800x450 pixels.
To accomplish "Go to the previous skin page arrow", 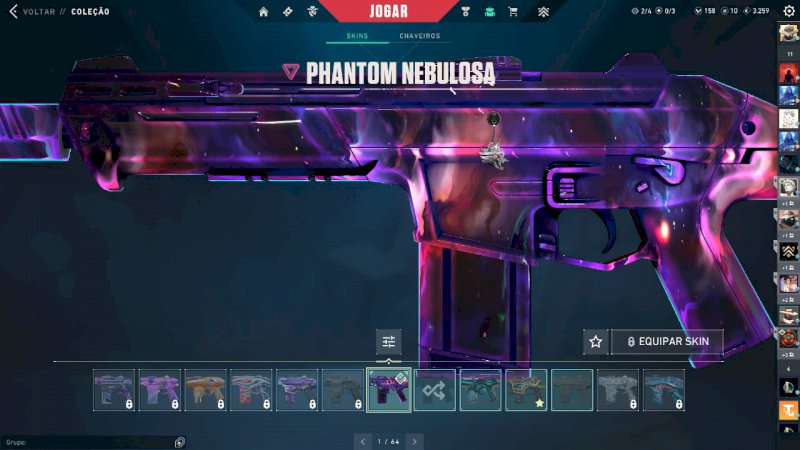I will (x=364, y=441).
